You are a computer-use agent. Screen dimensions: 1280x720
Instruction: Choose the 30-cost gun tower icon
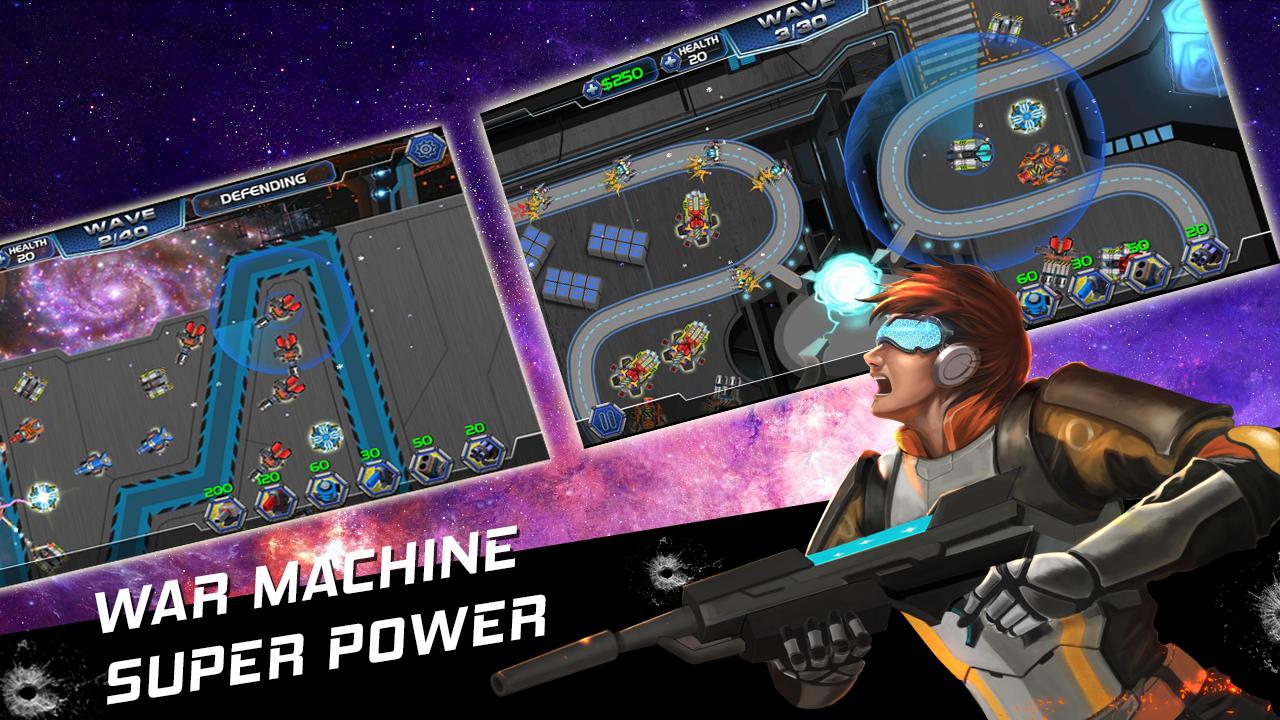coord(378,477)
